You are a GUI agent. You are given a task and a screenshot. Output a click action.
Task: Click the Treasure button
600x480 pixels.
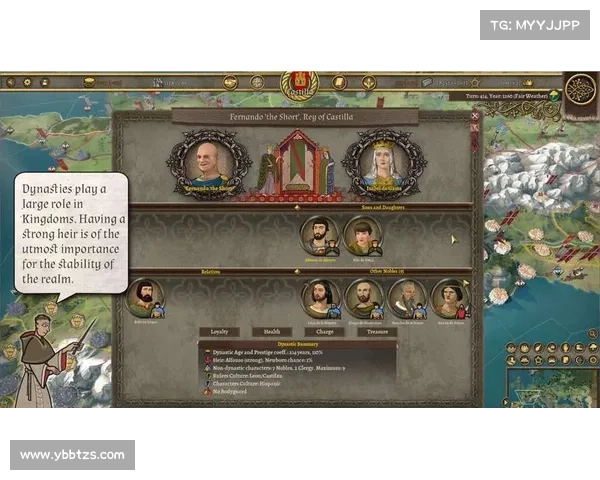coord(378,331)
